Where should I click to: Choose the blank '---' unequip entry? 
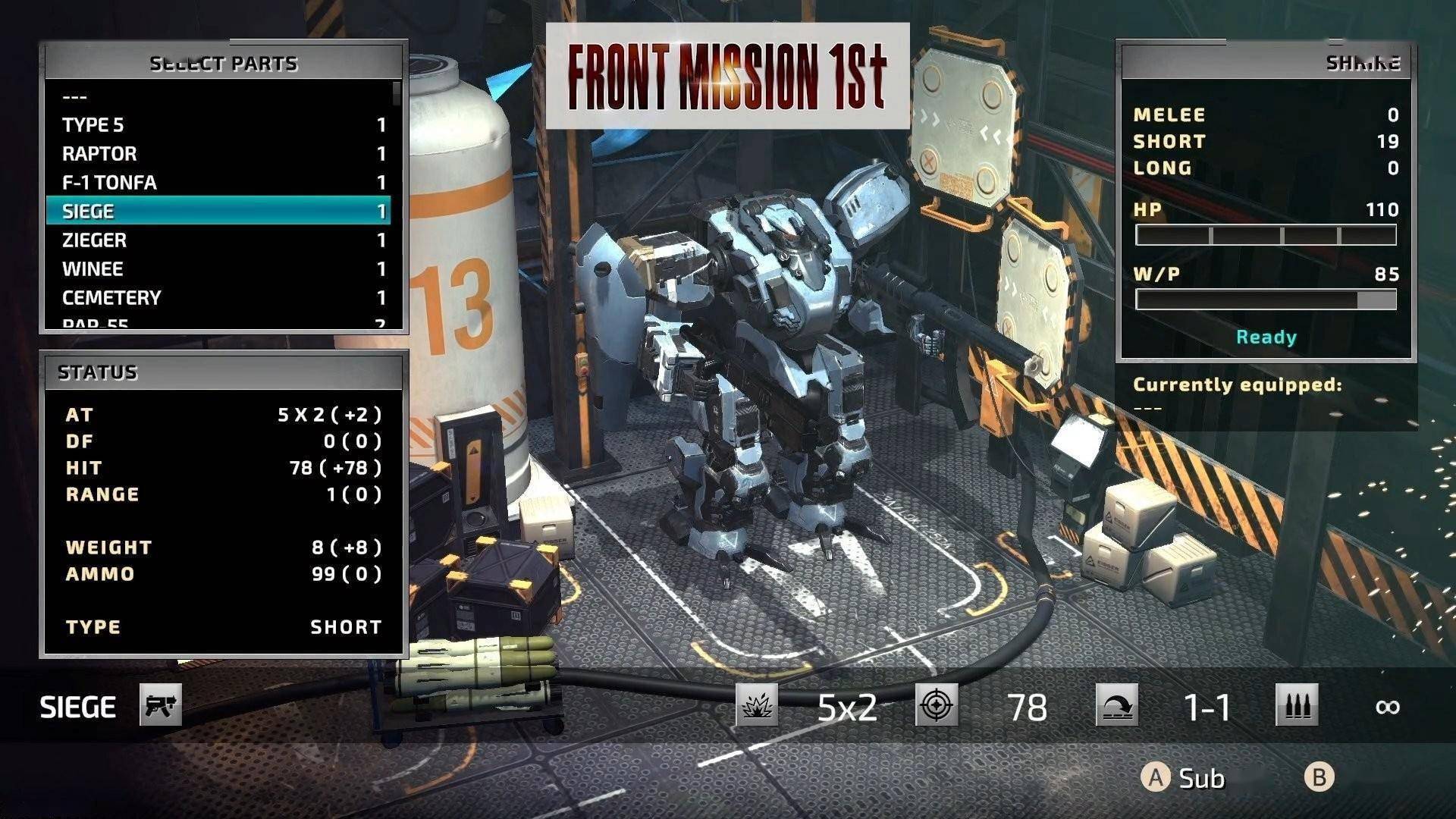(218, 97)
